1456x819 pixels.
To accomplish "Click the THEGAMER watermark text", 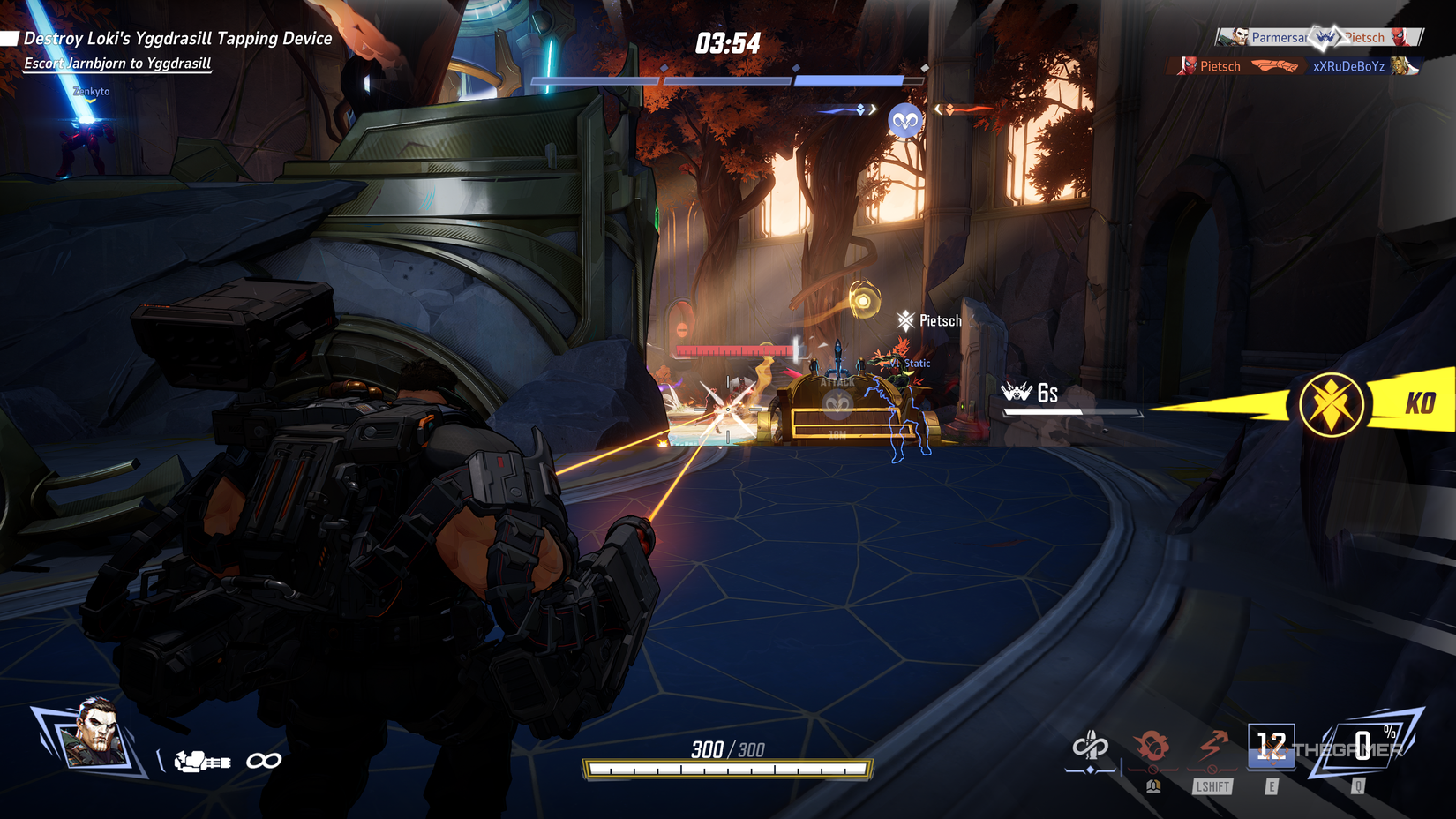I will click(1349, 752).
